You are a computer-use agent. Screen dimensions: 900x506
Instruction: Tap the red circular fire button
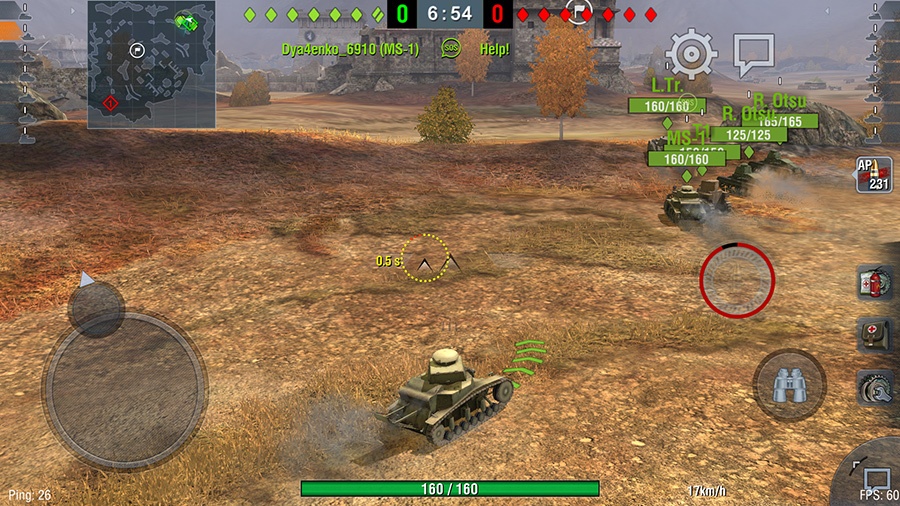click(737, 279)
